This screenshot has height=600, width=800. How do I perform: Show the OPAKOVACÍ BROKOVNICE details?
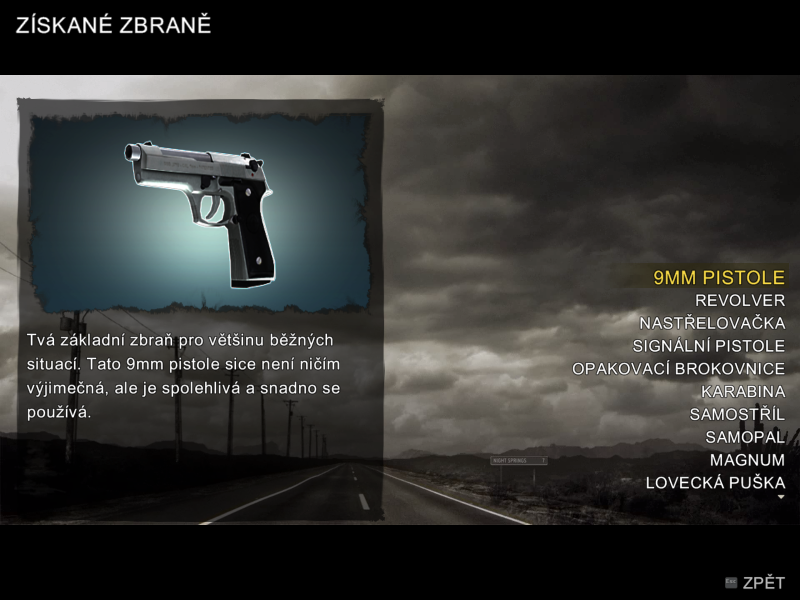(678, 369)
